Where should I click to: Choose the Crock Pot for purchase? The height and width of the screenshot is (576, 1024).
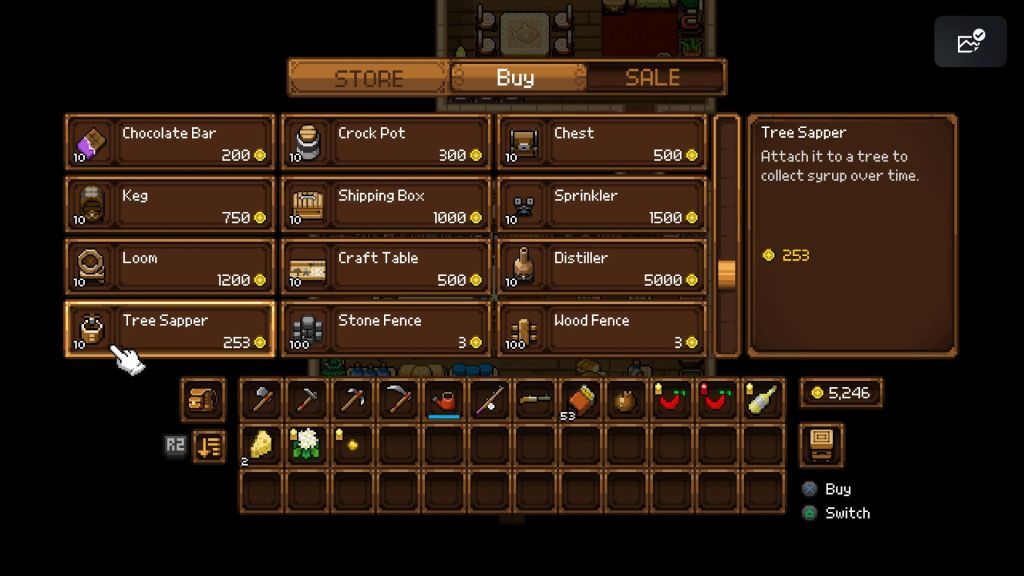pyautogui.click(x=386, y=143)
